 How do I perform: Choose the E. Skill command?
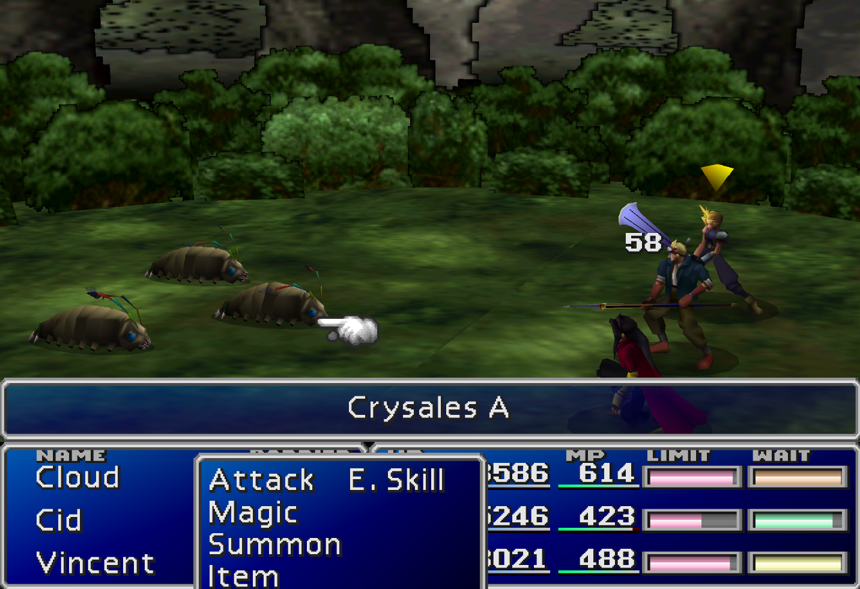[396, 481]
